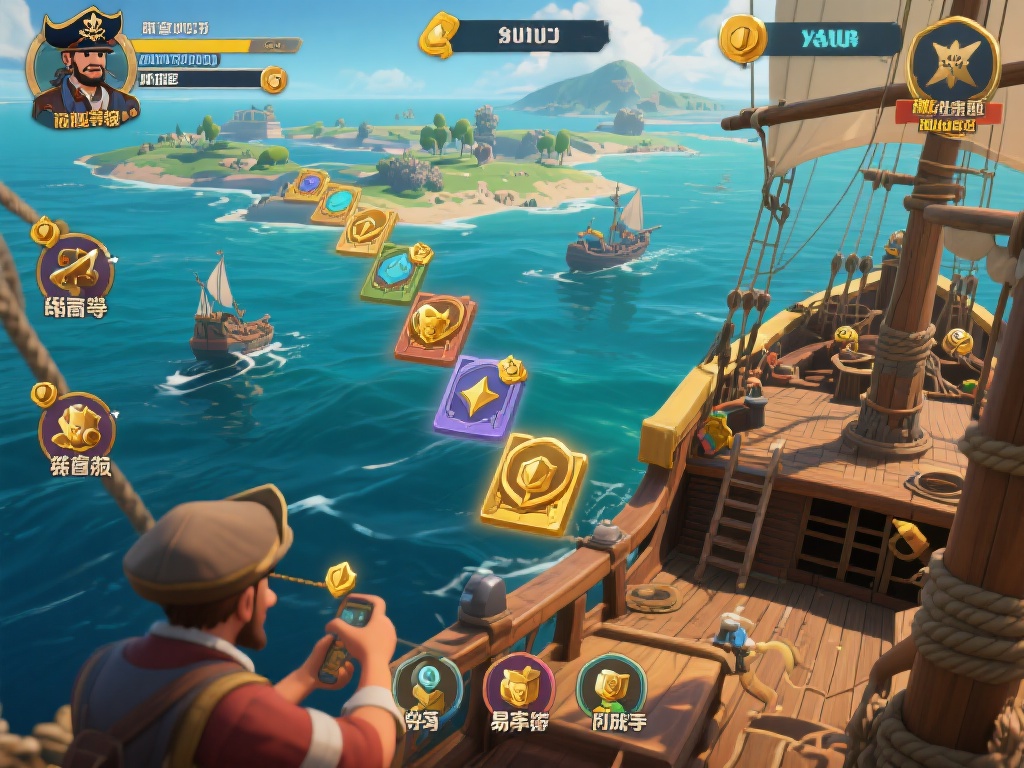Viewport: 1024px width, 768px height.
Task: Open the golden gauntlet icon on the left
Action: coord(76,427)
